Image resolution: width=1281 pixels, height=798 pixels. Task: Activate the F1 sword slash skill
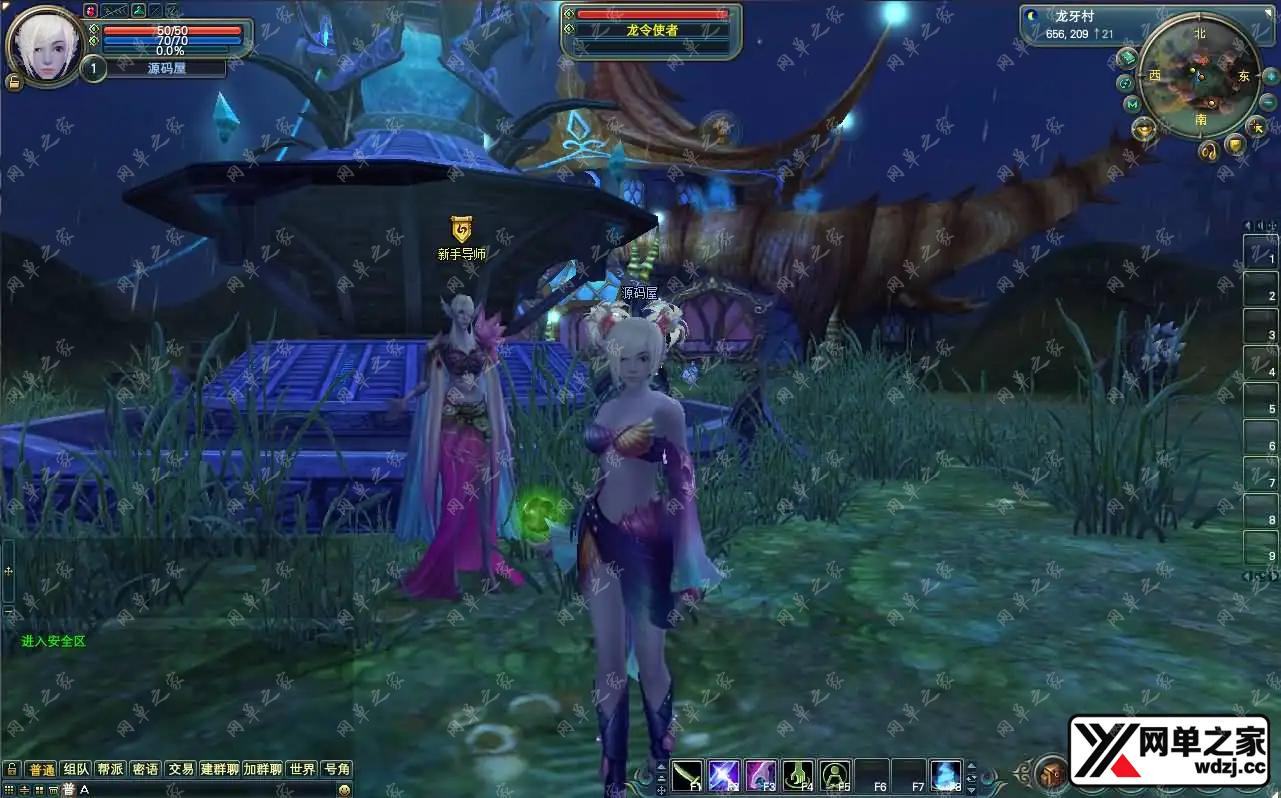687,775
